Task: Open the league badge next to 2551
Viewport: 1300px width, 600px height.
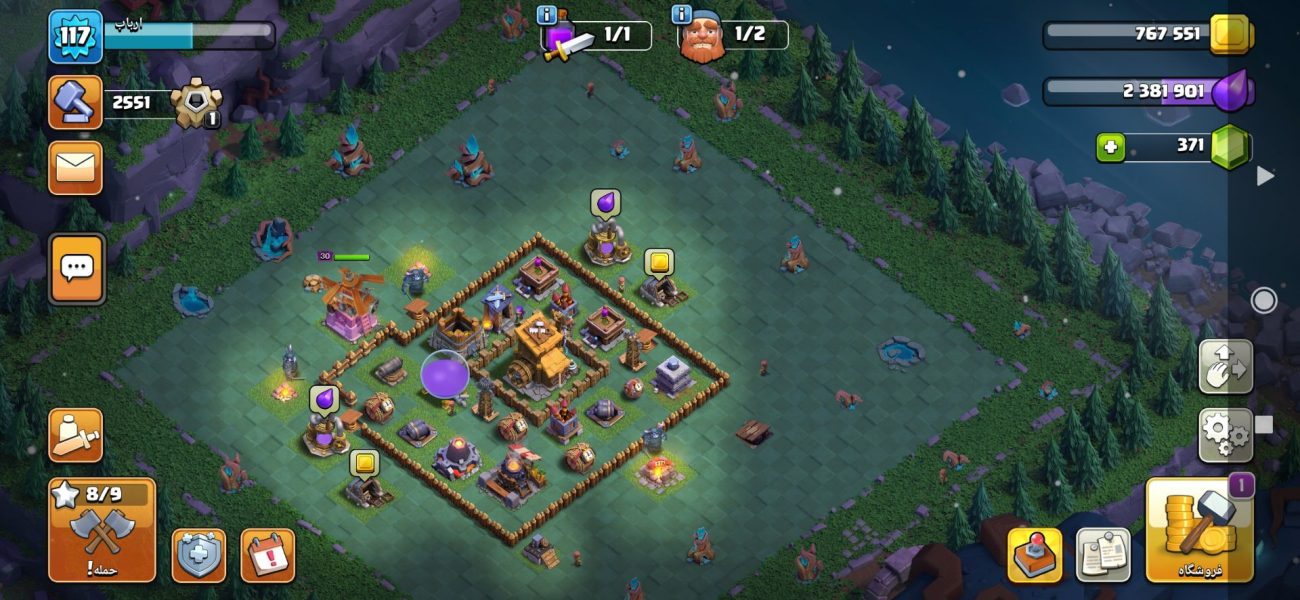Action: click(x=195, y=102)
